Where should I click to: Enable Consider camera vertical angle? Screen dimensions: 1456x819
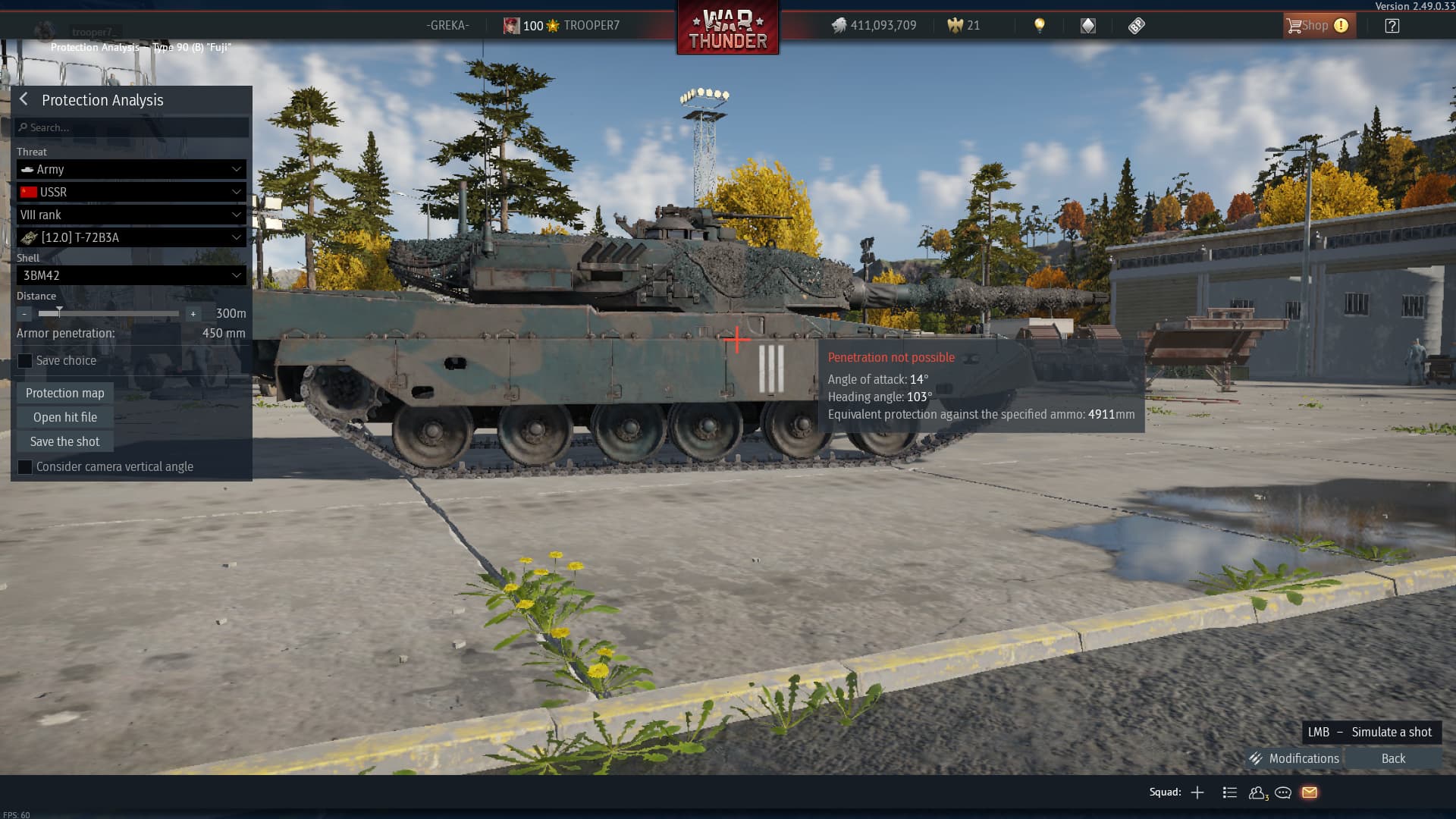25,467
